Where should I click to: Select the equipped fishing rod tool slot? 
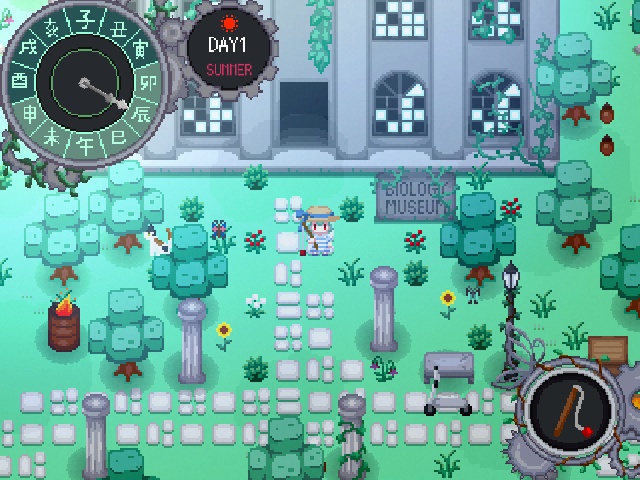pyautogui.click(x=571, y=410)
